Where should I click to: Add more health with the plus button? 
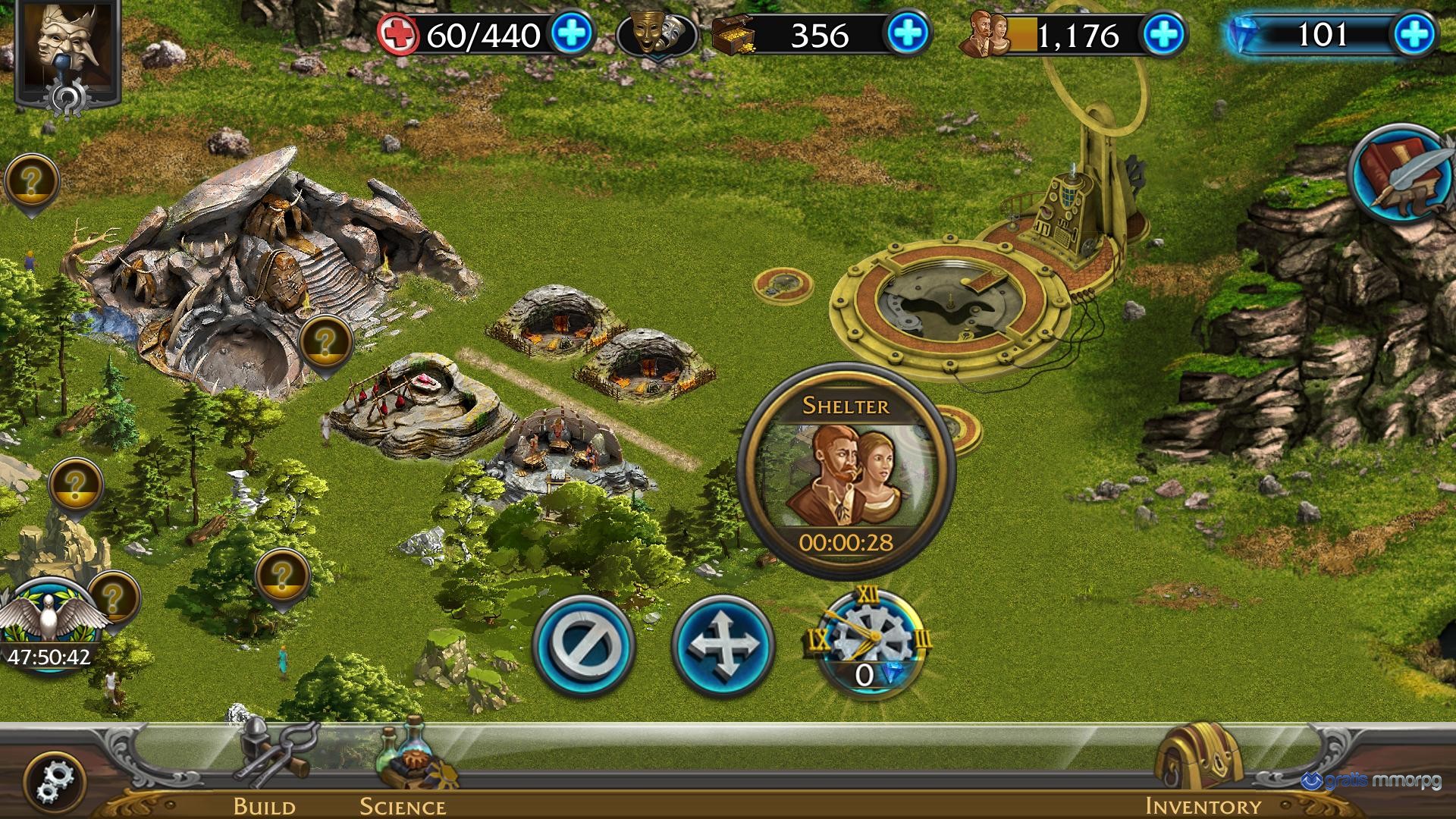pos(573,34)
